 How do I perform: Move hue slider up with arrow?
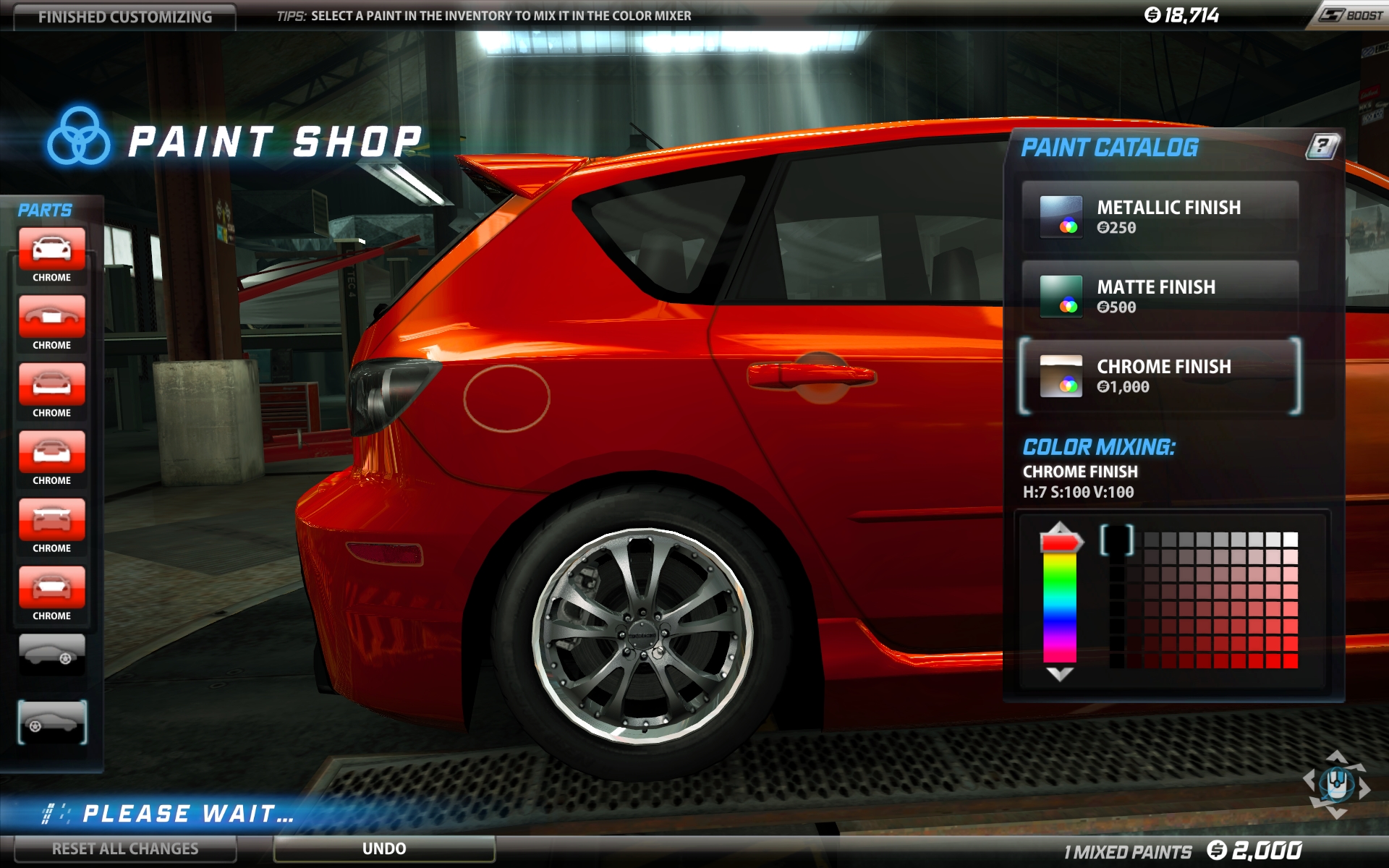[x=1060, y=527]
